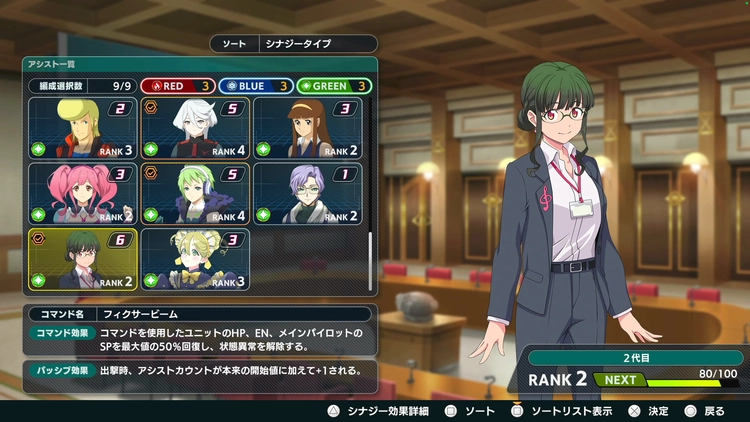Choose the white-haired assist character card
The height and width of the screenshot is (422, 750).
pos(194,128)
